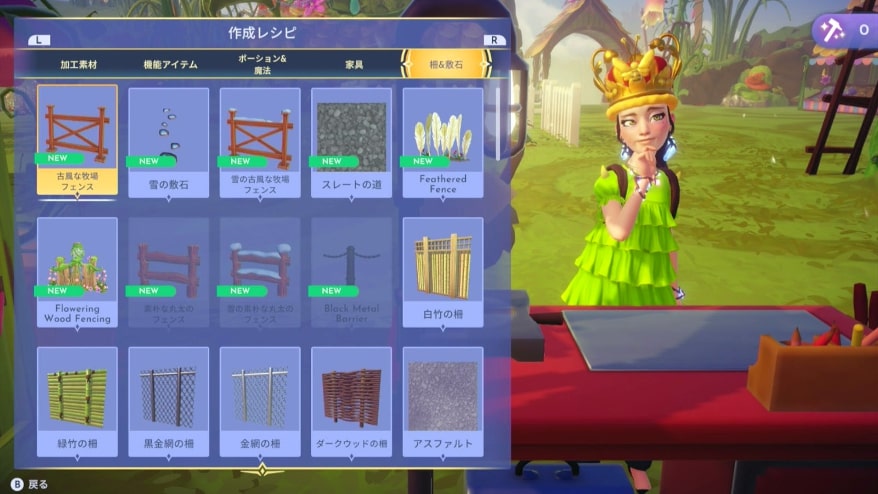Image resolution: width=878 pixels, height=494 pixels.
Task: Choose the Black Metal Barrier recipe
Action: (351, 271)
